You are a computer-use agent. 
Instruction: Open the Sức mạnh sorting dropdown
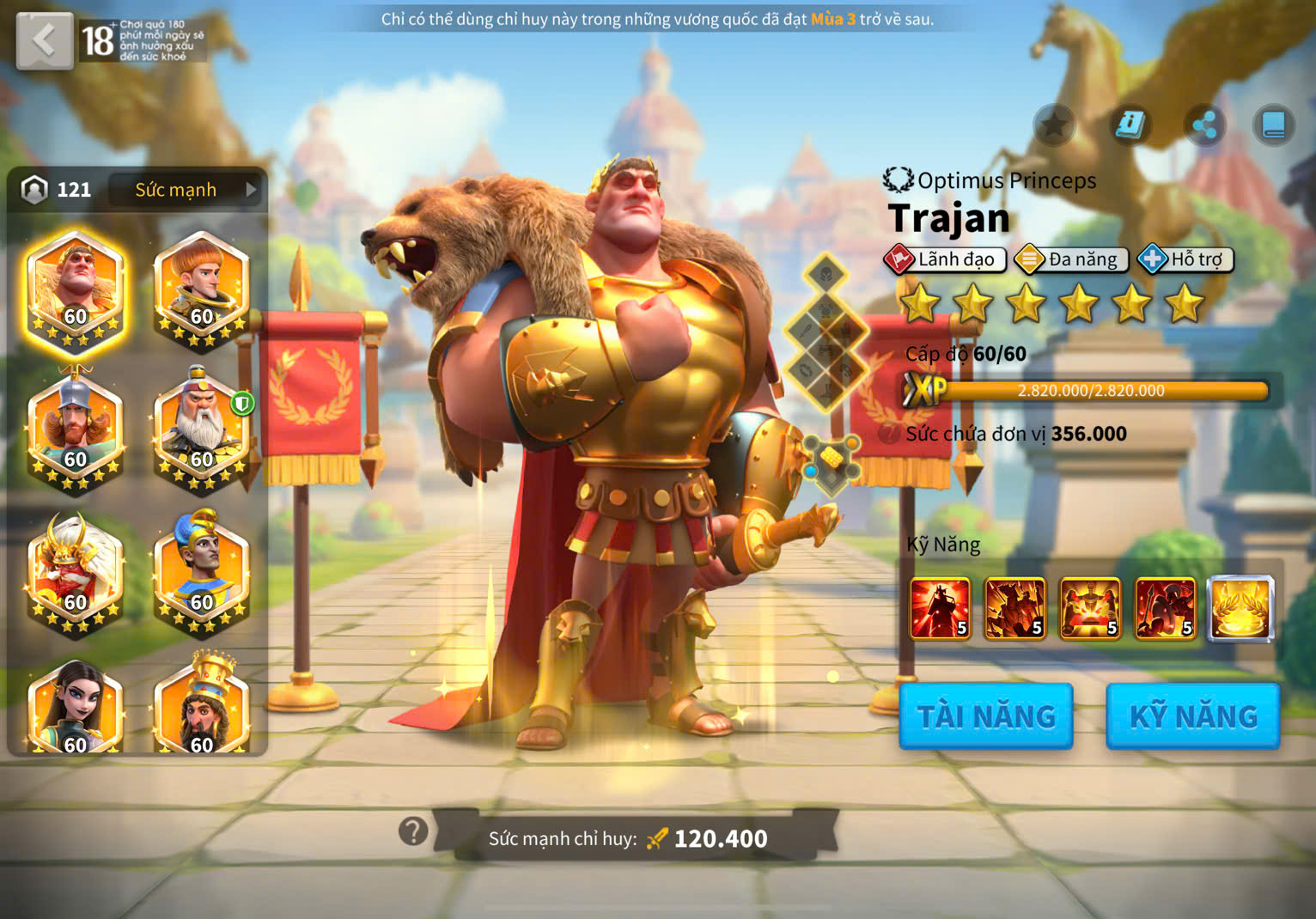click(x=187, y=190)
